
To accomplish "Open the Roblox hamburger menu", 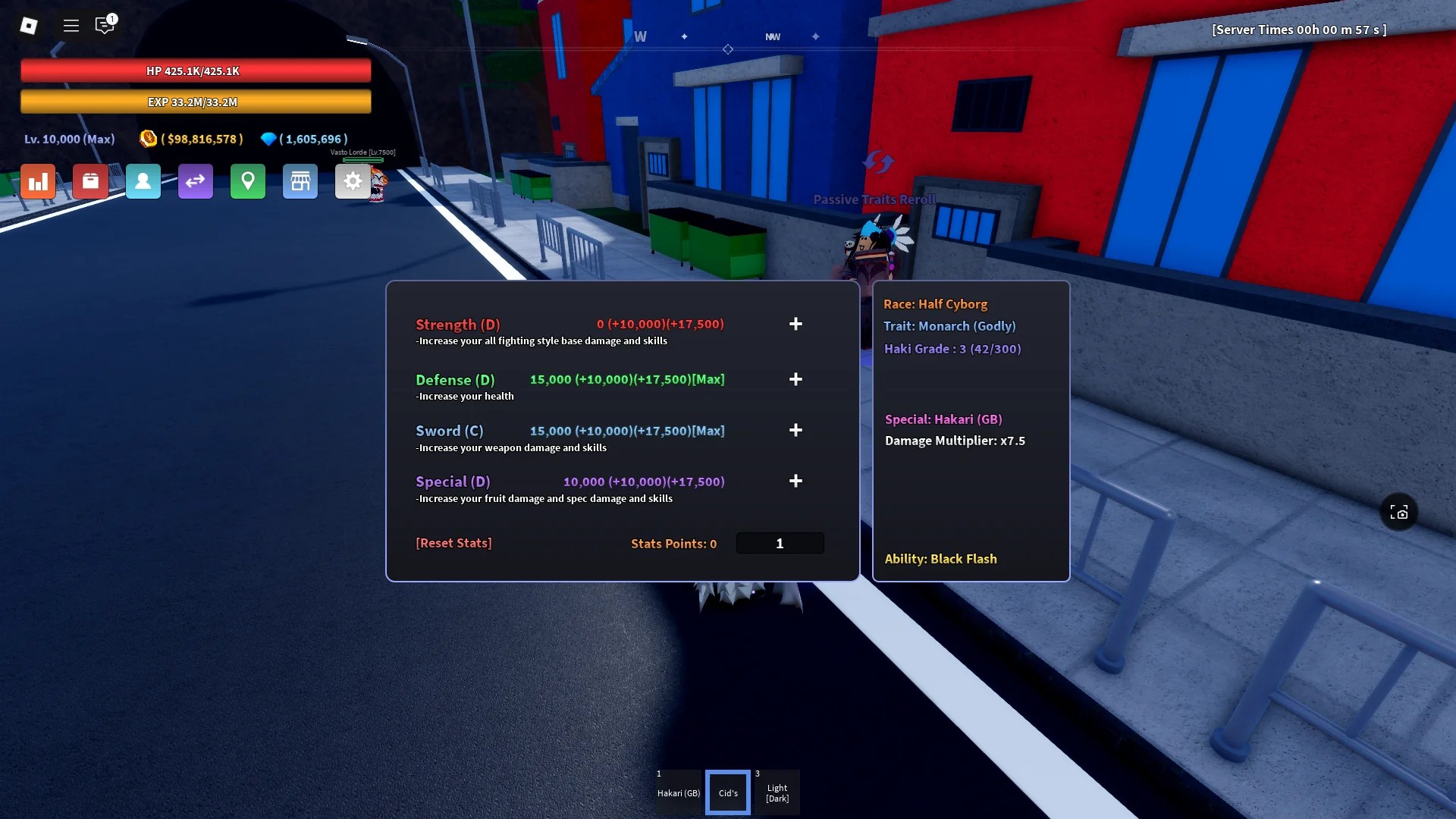I will [71, 25].
